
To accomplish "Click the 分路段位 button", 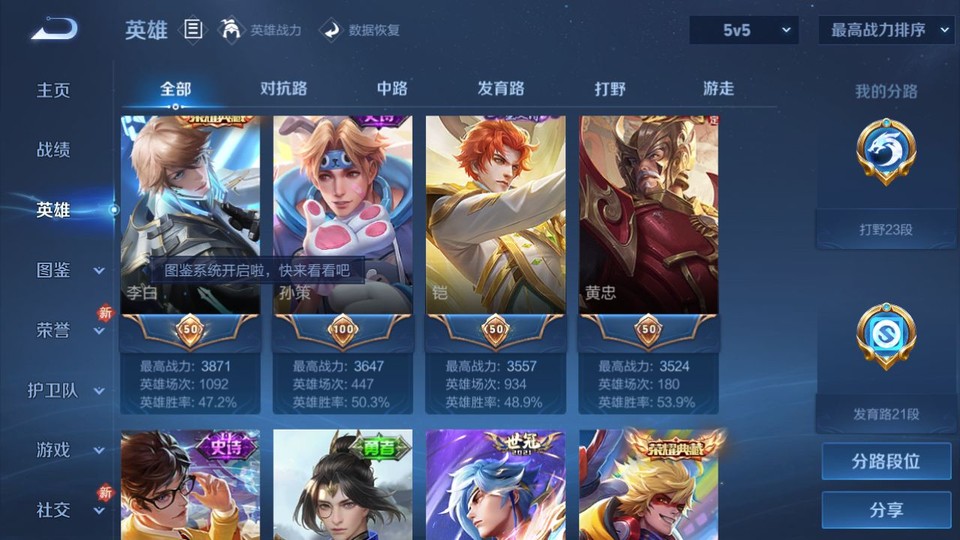I will click(886, 462).
